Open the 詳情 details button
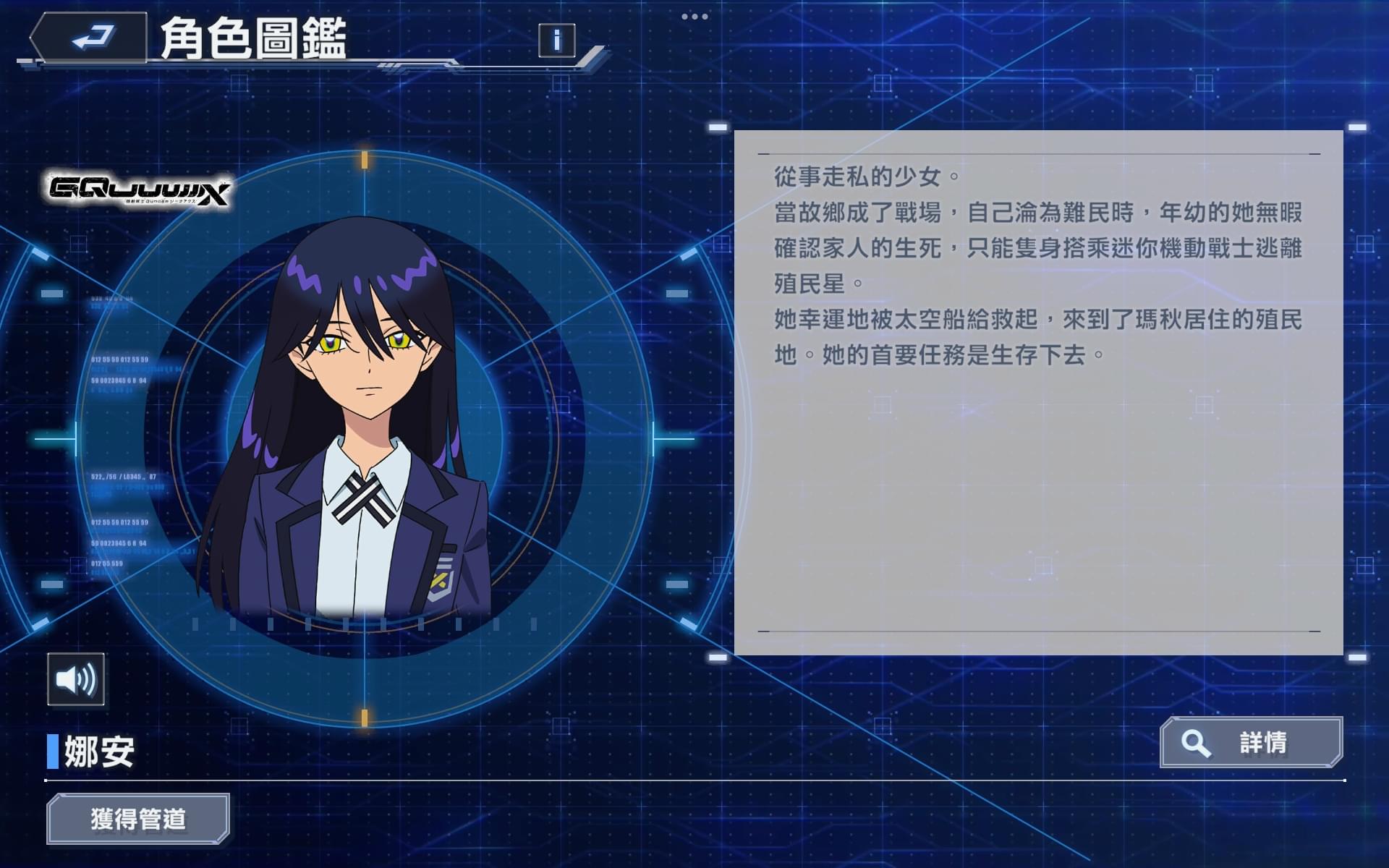This screenshot has width=1389, height=868. (1251, 742)
